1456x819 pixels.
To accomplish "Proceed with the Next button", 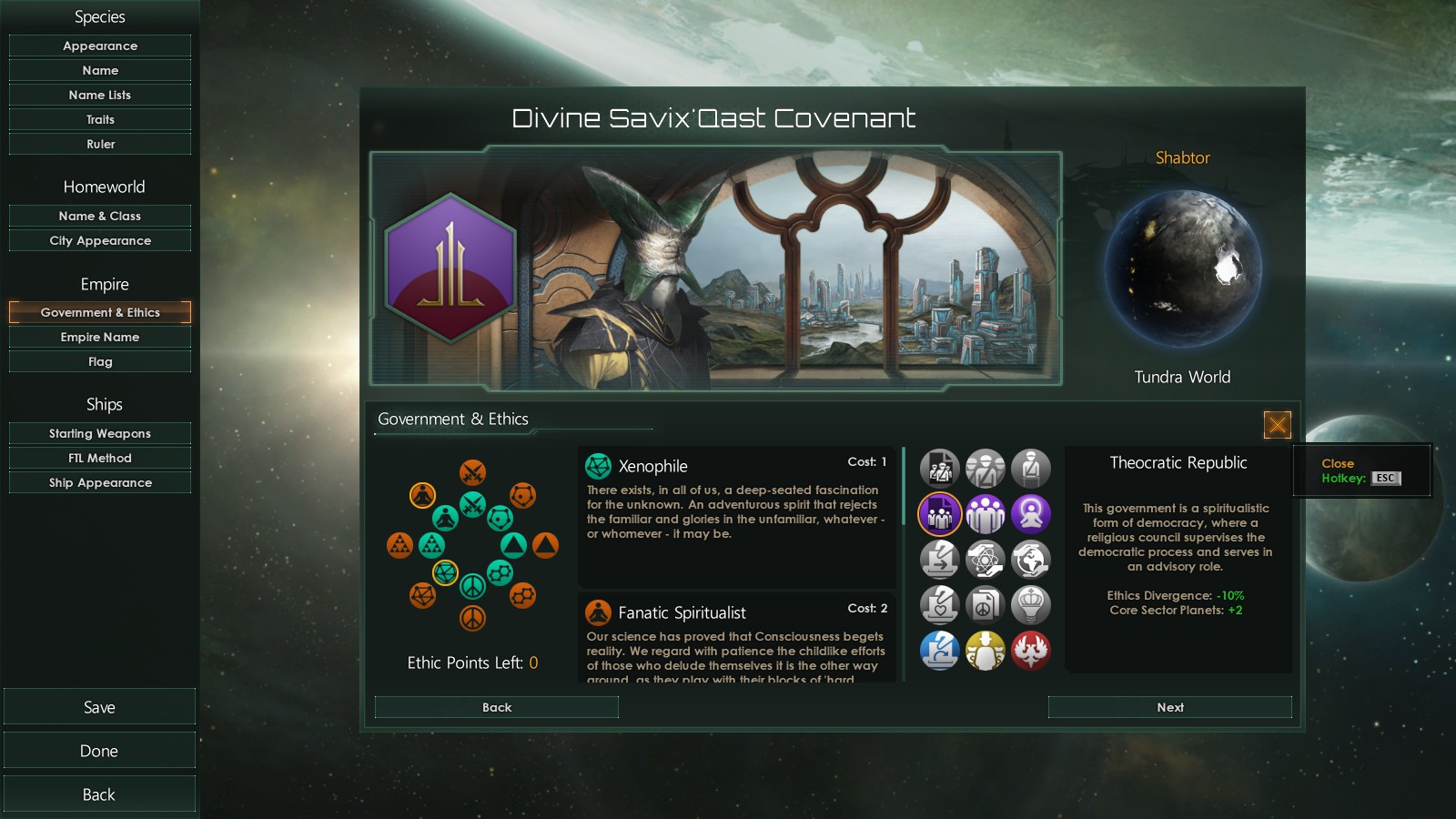I will [1169, 707].
